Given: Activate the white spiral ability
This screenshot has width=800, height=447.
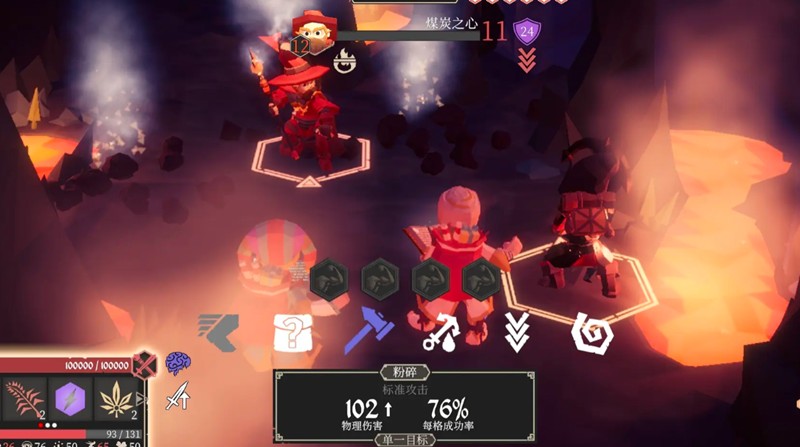Looking at the screenshot, I should point(590,332).
